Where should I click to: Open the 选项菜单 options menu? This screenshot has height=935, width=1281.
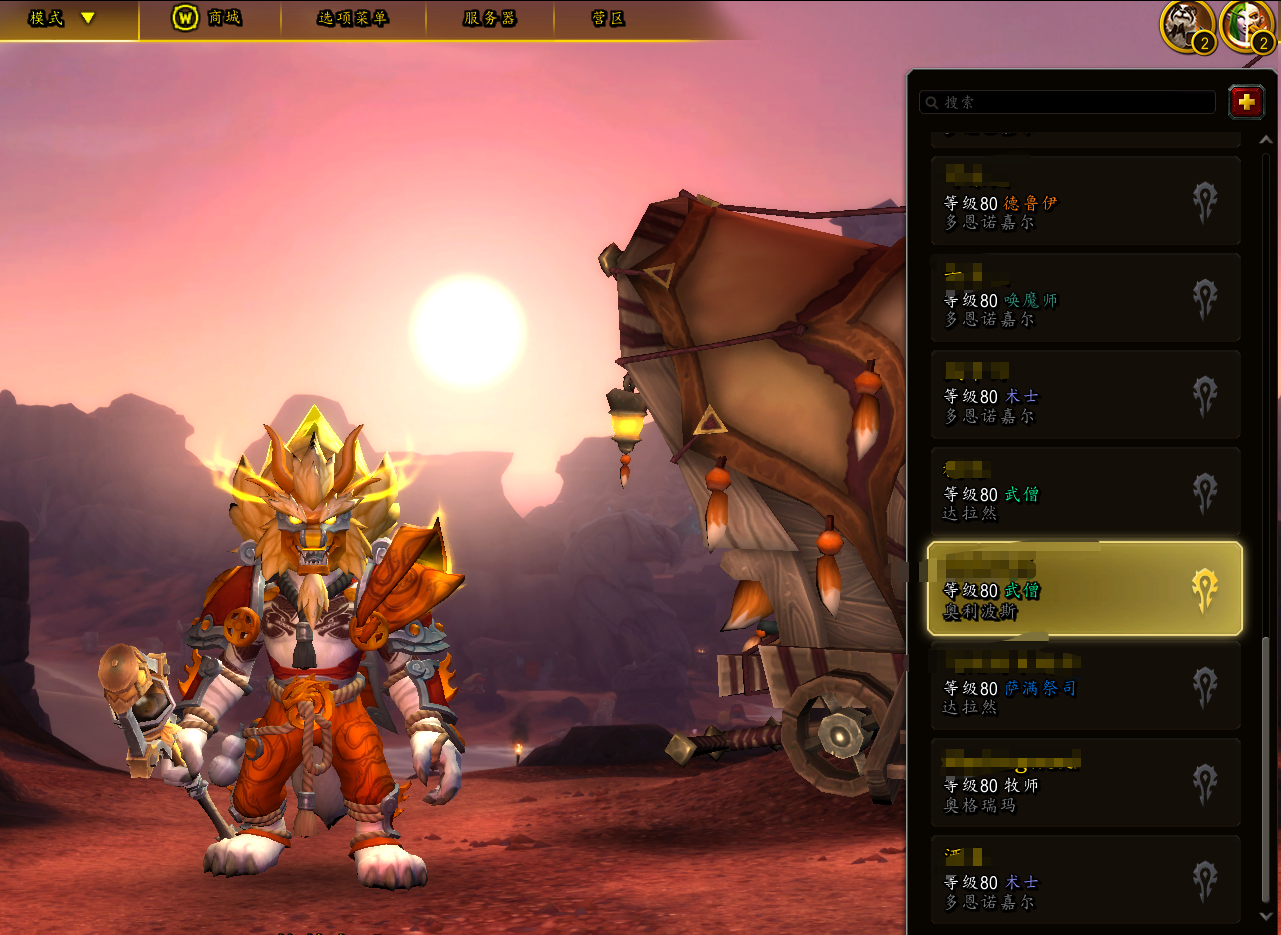pos(352,19)
